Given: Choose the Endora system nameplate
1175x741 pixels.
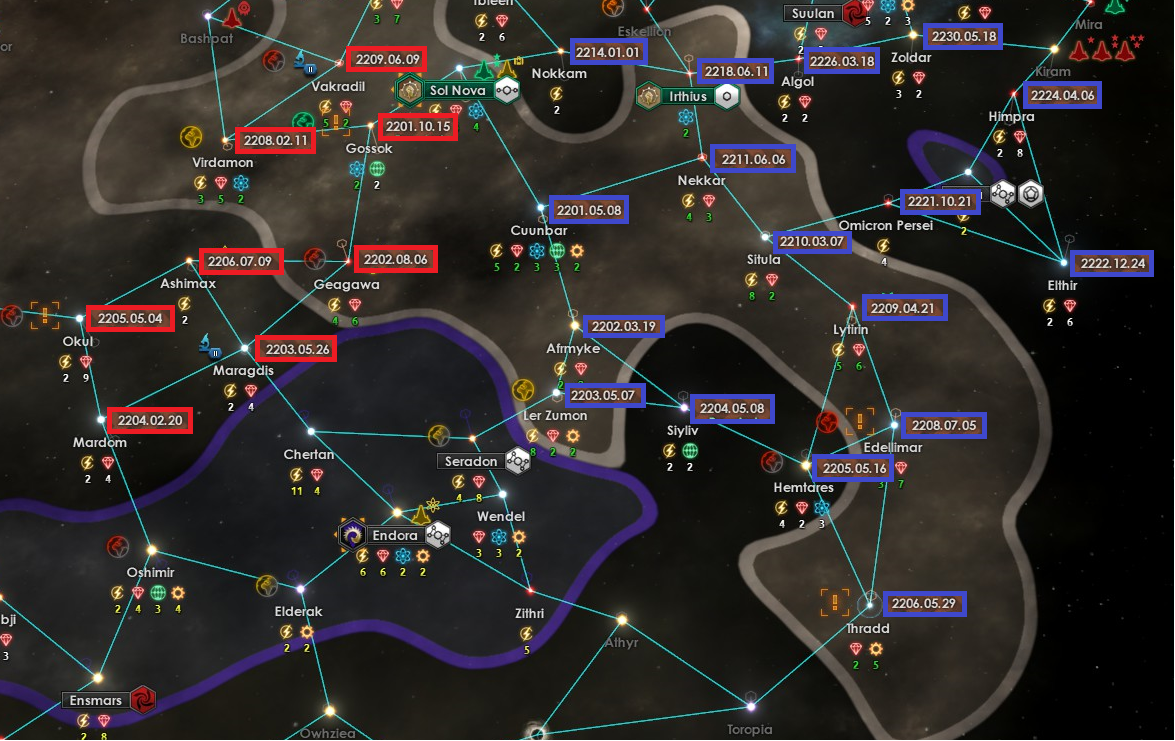Looking at the screenshot, I should point(394,536).
